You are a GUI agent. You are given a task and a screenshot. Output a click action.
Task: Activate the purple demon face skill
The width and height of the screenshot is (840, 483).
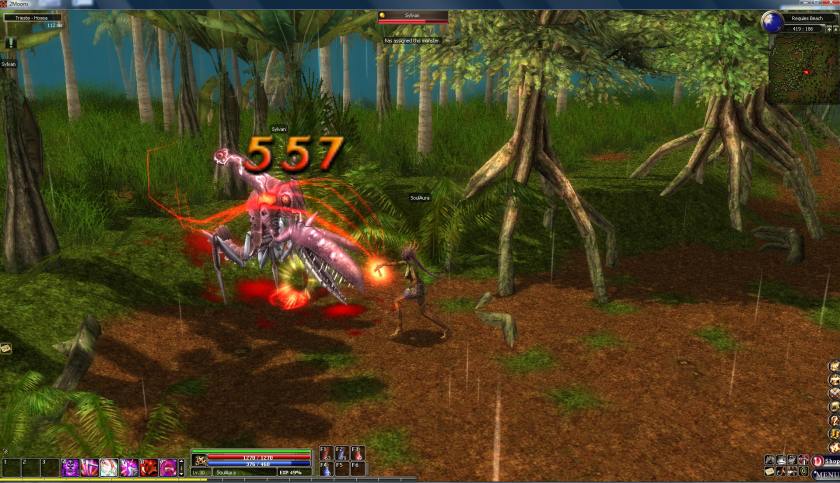click(71, 467)
